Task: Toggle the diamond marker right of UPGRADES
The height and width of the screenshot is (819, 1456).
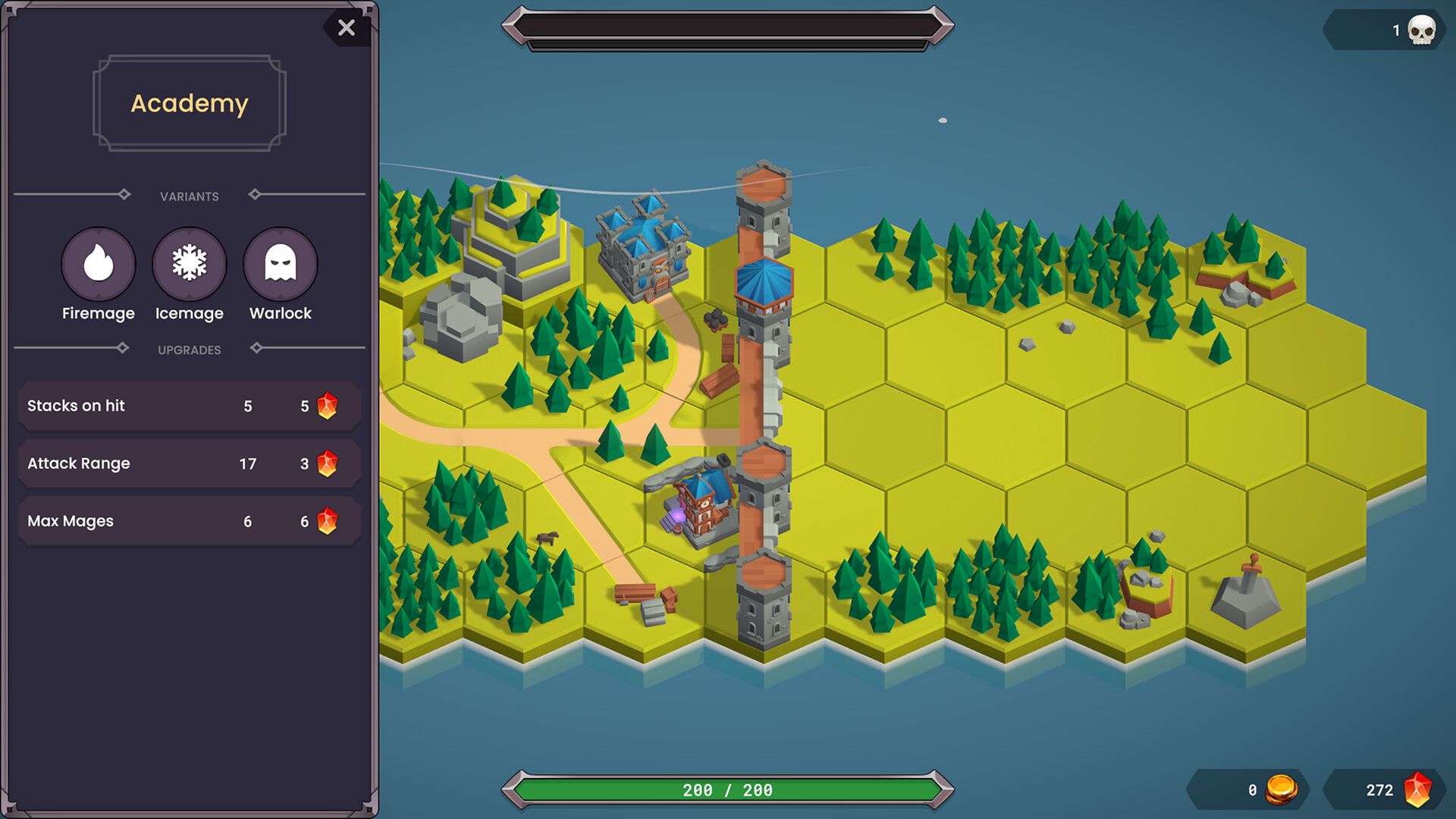Action: pos(256,349)
